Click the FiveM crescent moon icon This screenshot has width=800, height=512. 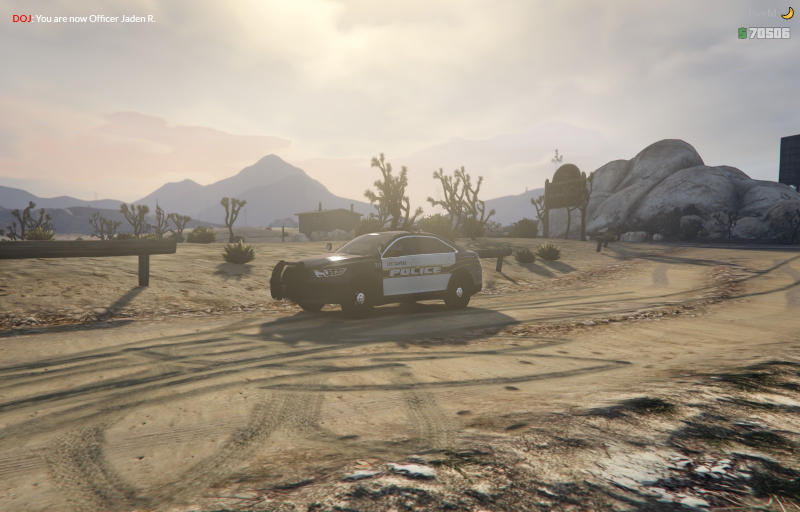point(787,13)
